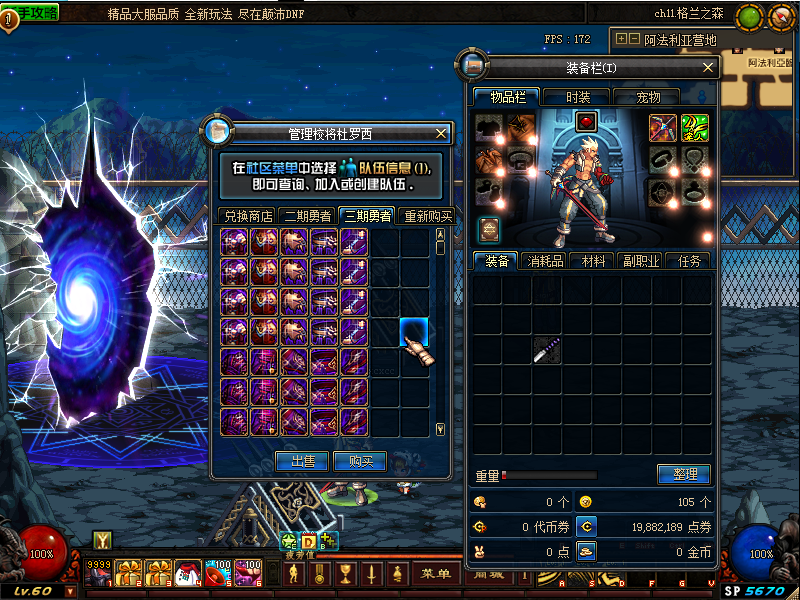Image resolution: width=800 pixels, height=600 pixels.
Task: Switch to the 时装 costume tab
Action: 578,97
